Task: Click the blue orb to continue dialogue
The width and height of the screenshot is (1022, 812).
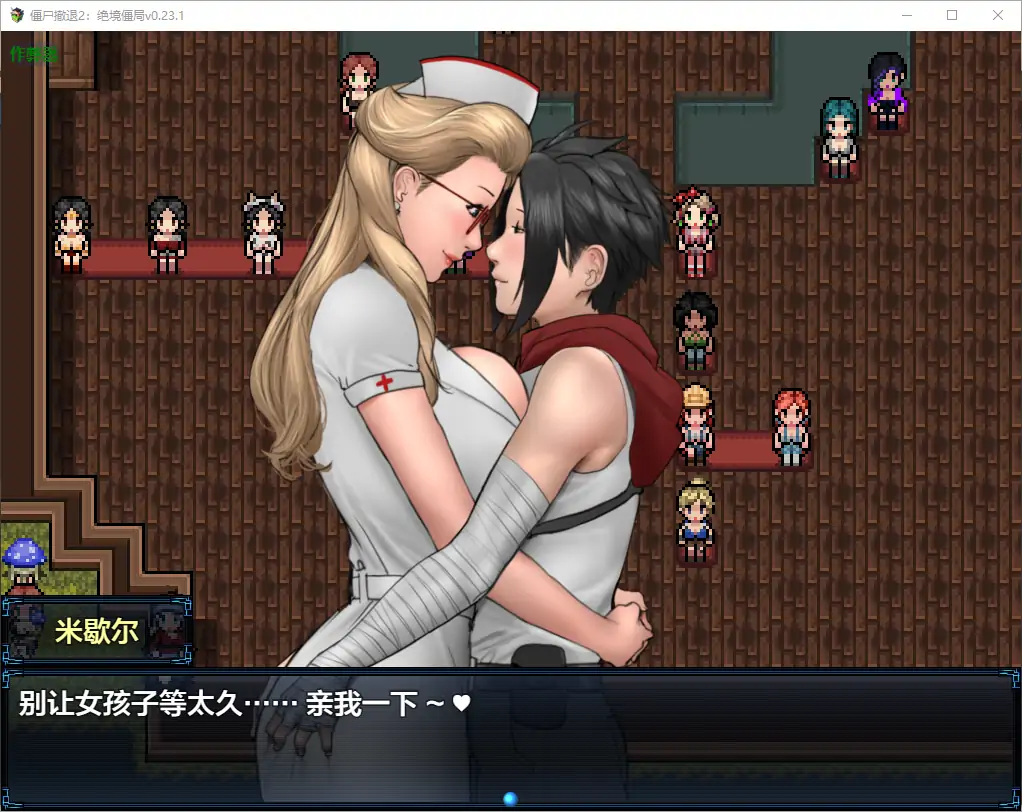Action: point(510,798)
